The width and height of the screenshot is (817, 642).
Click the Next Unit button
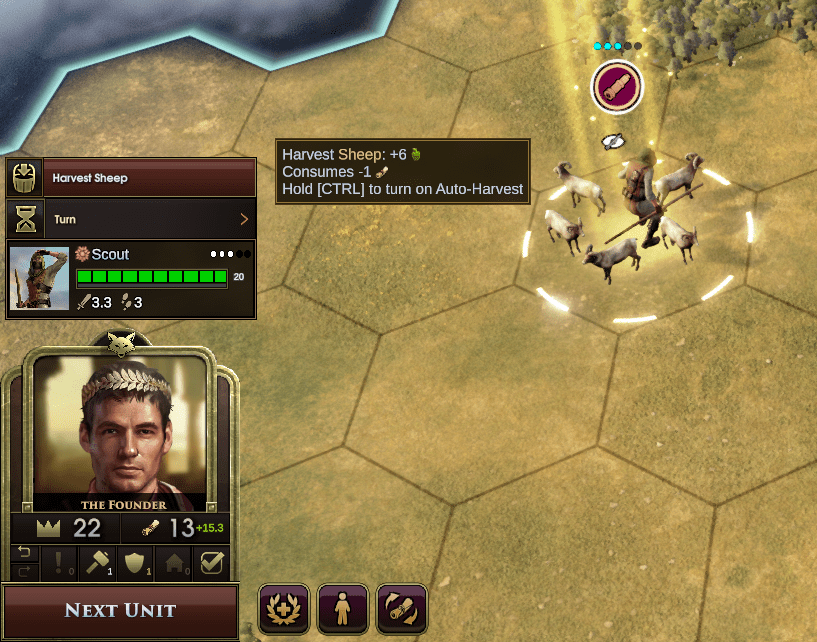tap(120, 610)
